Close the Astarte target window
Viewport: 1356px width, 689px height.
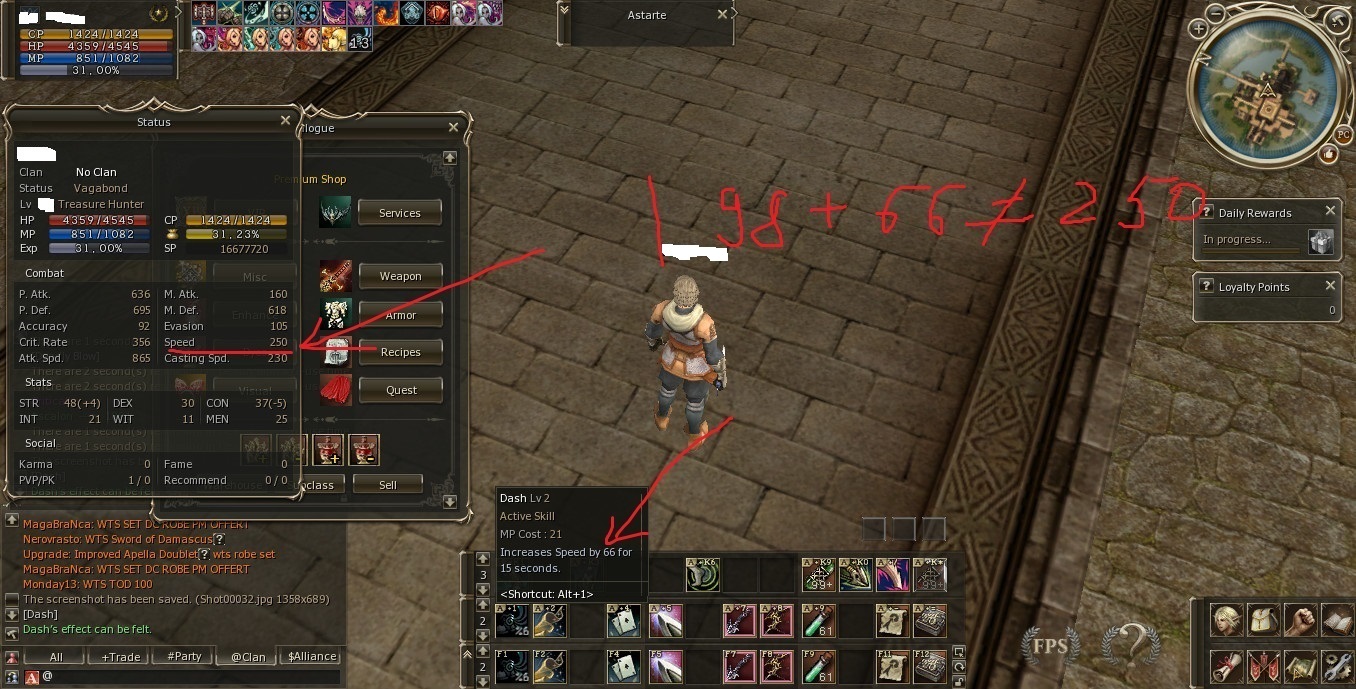[723, 15]
